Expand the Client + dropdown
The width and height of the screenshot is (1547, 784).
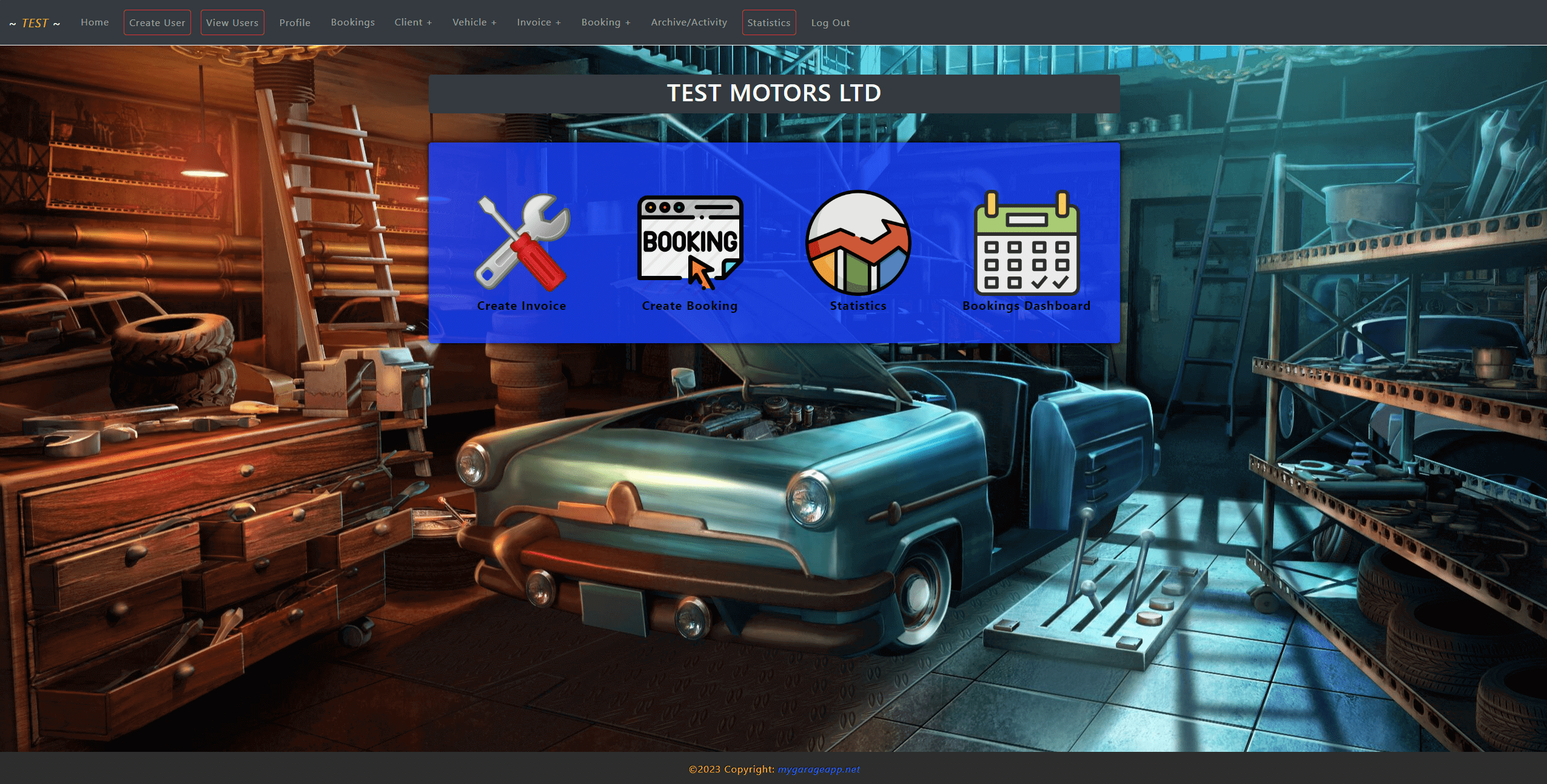click(413, 22)
